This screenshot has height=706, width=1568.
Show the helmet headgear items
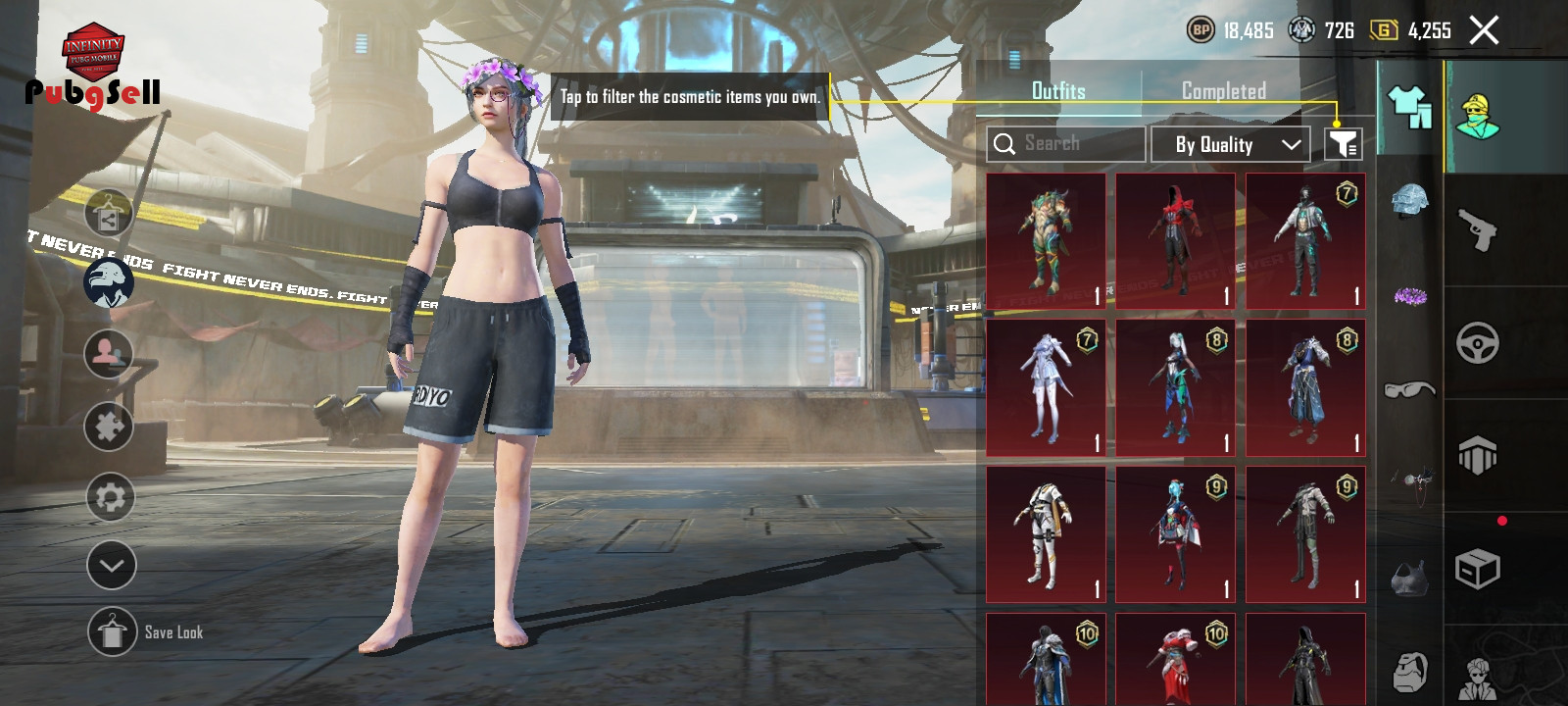pyautogui.click(x=1409, y=201)
